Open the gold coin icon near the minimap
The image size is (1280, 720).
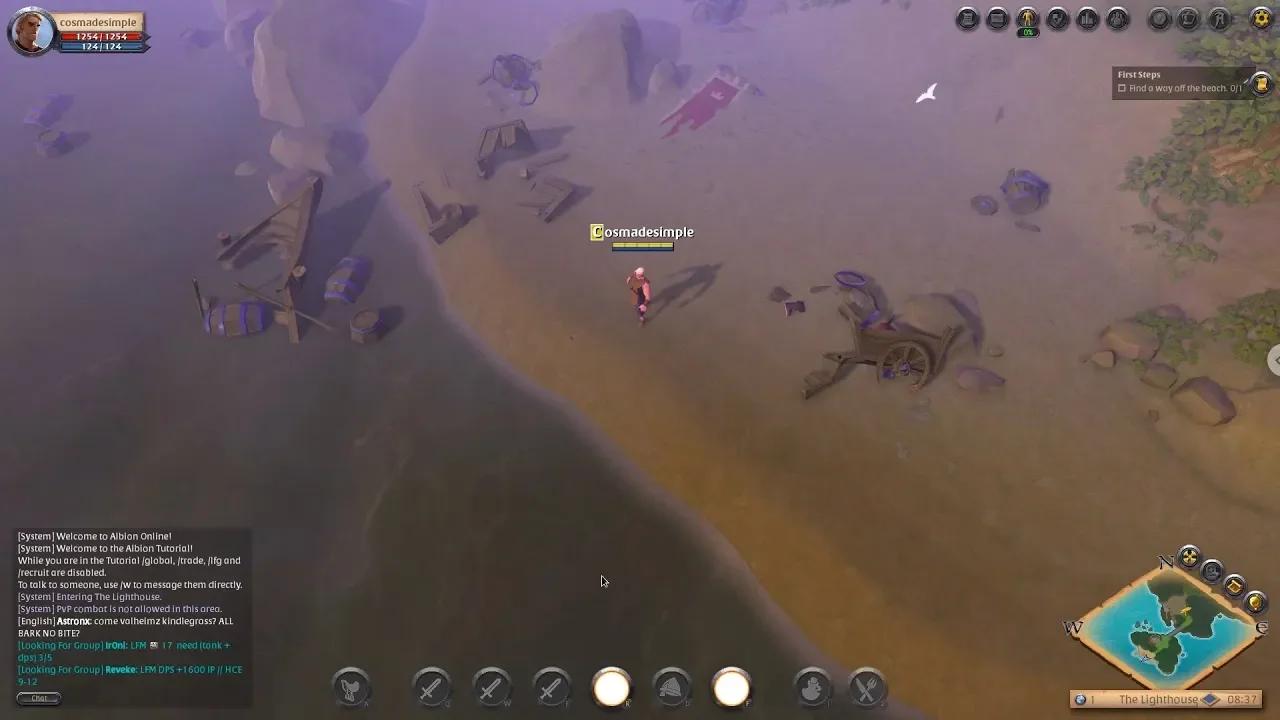(x=1254, y=602)
